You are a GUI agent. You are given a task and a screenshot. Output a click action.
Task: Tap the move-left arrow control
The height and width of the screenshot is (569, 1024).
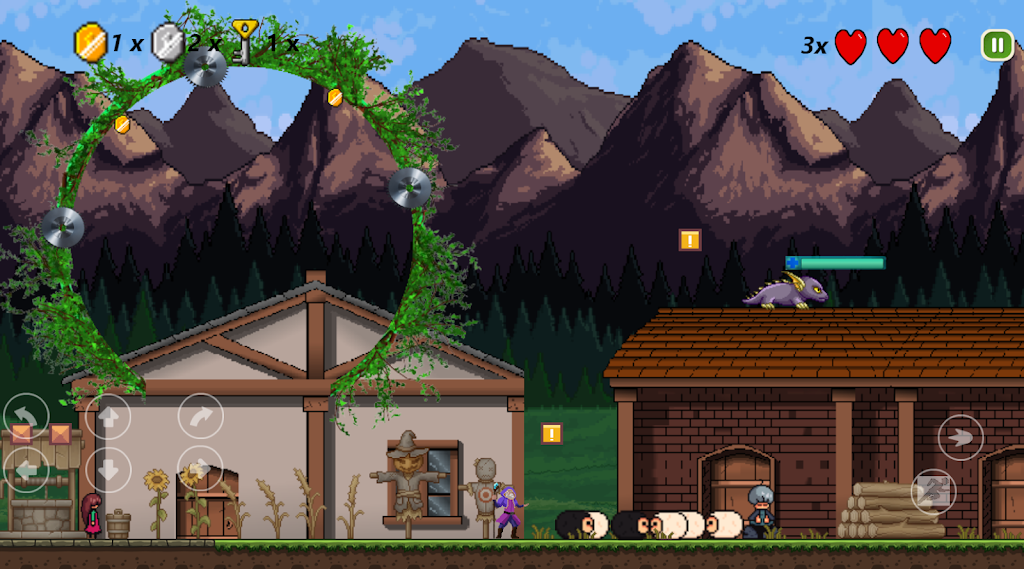pyautogui.click(x=26, y=469)
